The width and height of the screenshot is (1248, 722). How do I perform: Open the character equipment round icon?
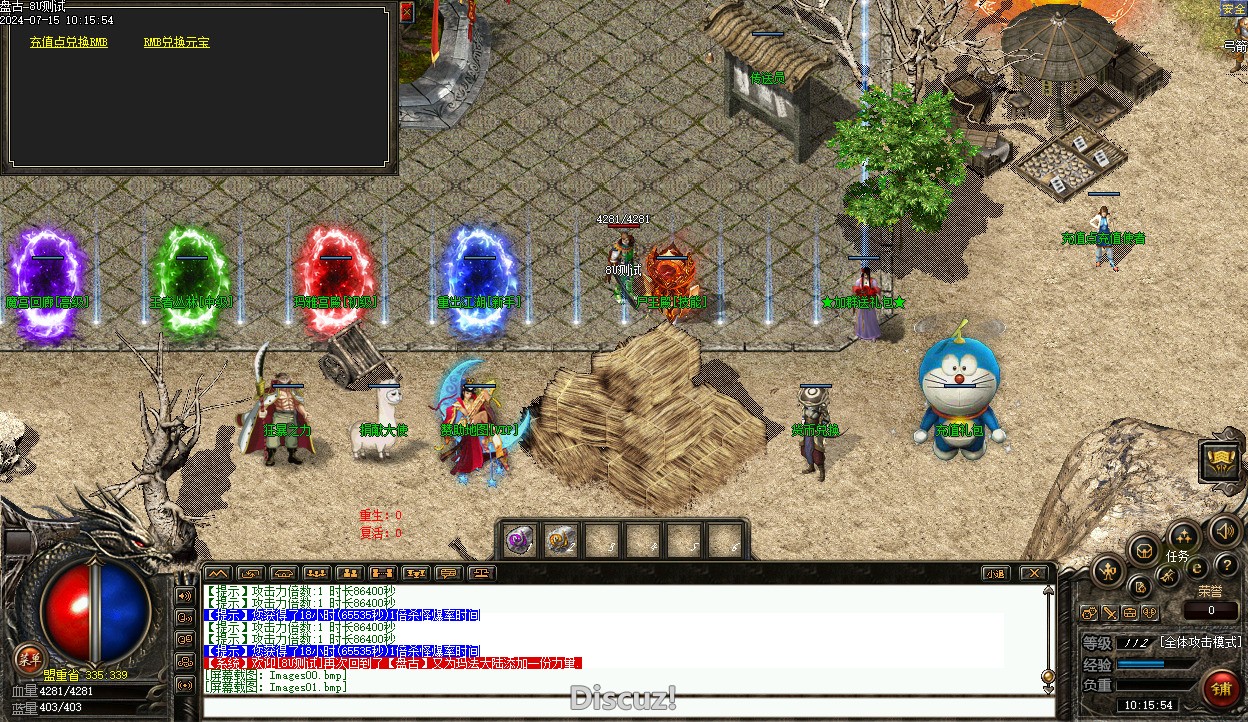(1108, 572)
